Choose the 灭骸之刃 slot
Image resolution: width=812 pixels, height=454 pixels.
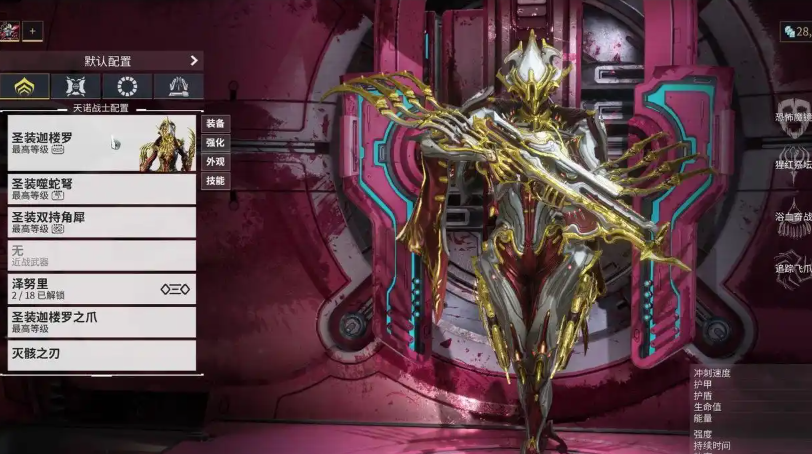pos(100,354)
